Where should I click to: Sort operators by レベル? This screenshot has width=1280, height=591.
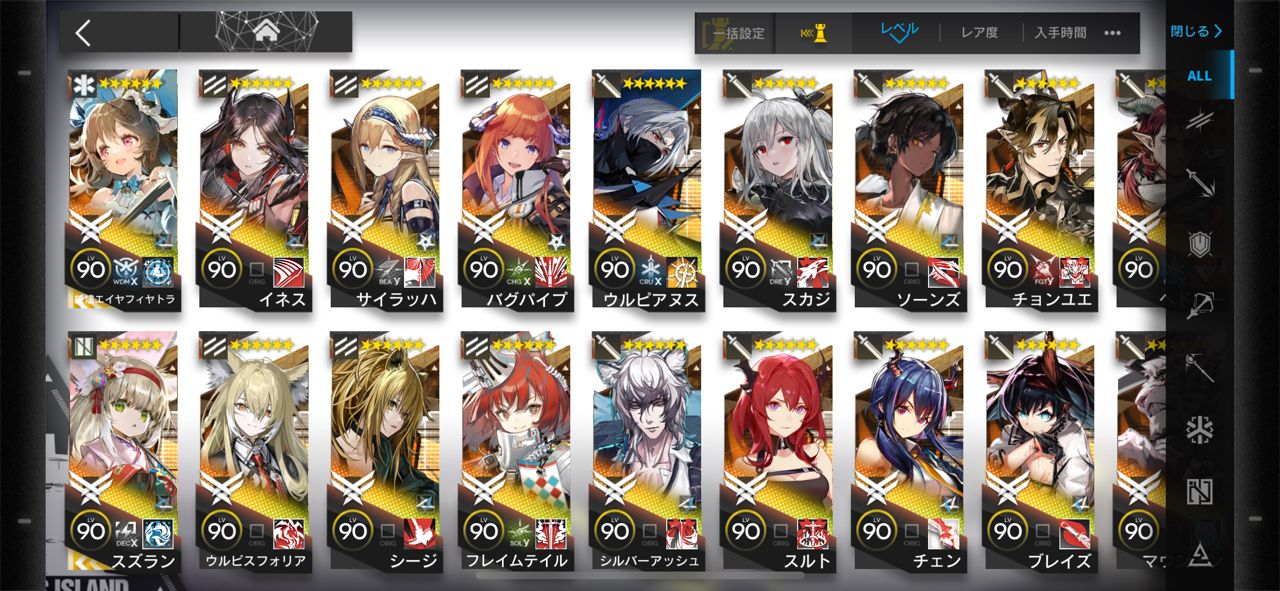pos(899,32)
